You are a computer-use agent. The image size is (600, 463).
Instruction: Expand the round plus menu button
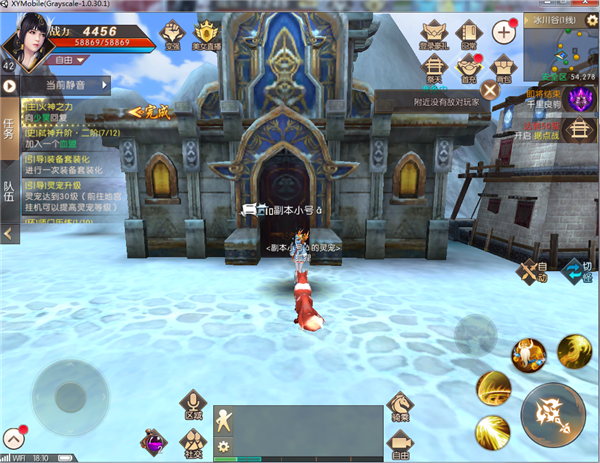point(504,31)
